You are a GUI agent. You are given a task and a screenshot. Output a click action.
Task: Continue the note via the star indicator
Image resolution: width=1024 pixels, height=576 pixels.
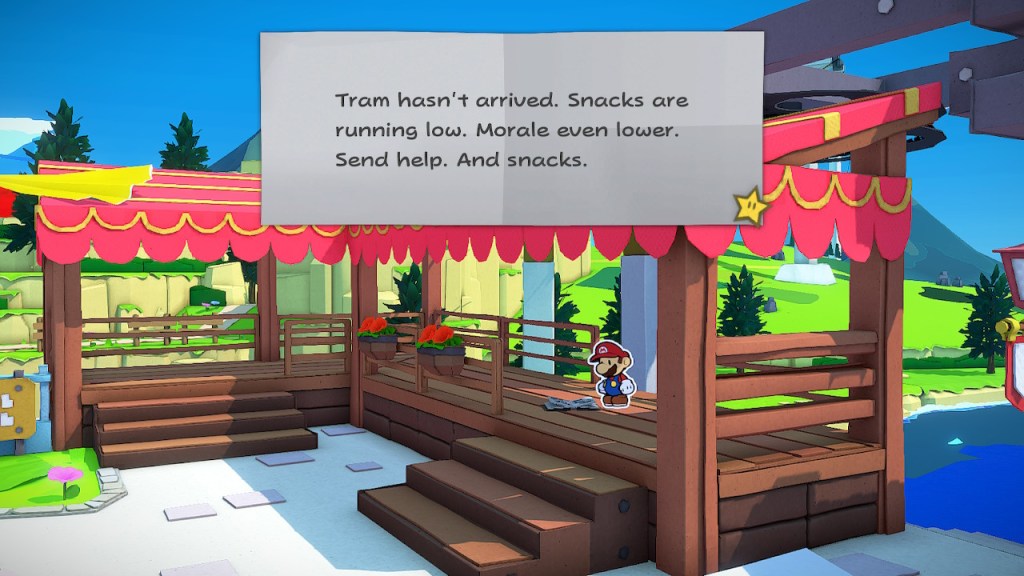(x=751, y=206)
